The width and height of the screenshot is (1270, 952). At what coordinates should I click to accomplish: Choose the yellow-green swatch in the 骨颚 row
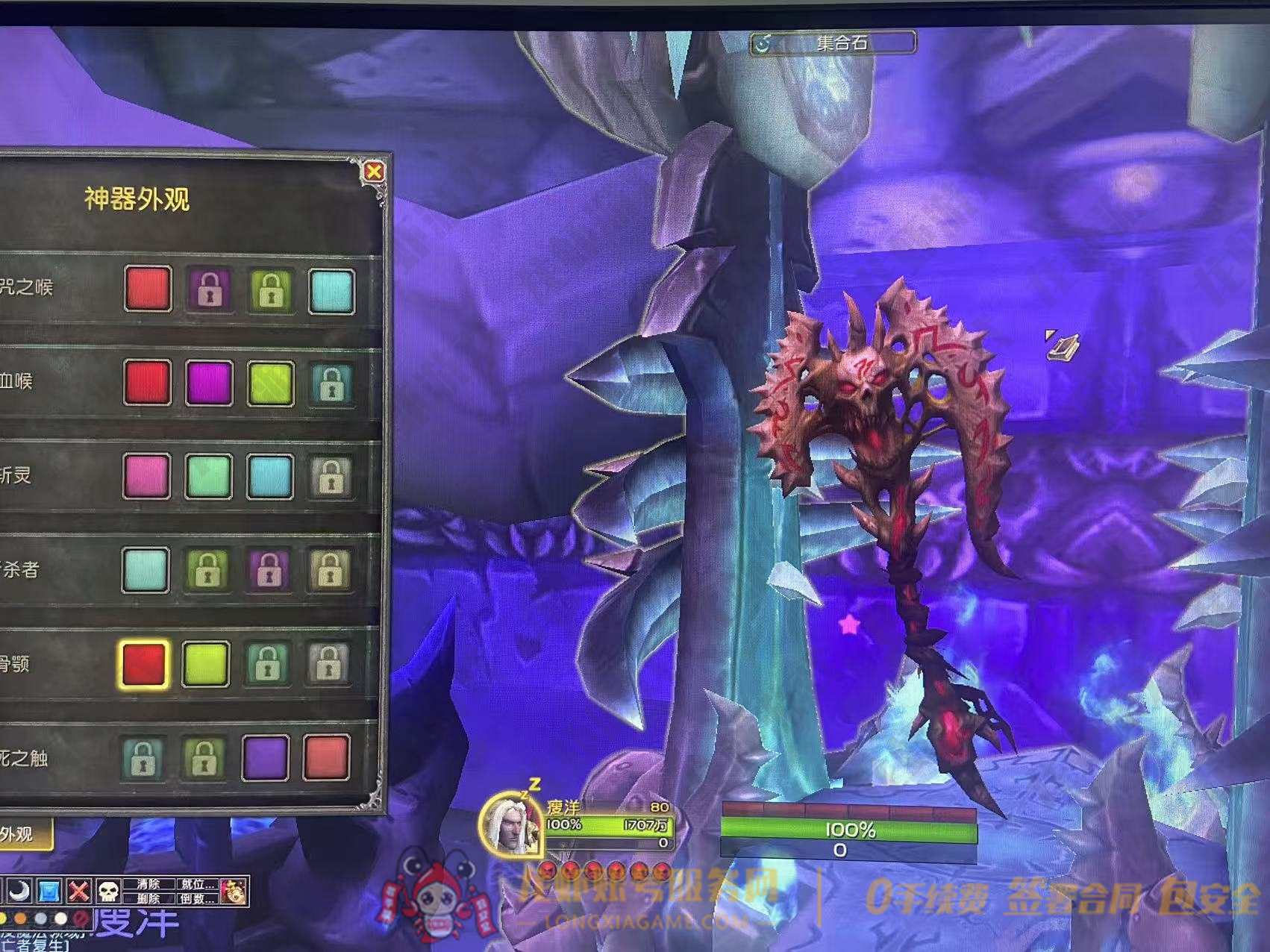[206, 663]
